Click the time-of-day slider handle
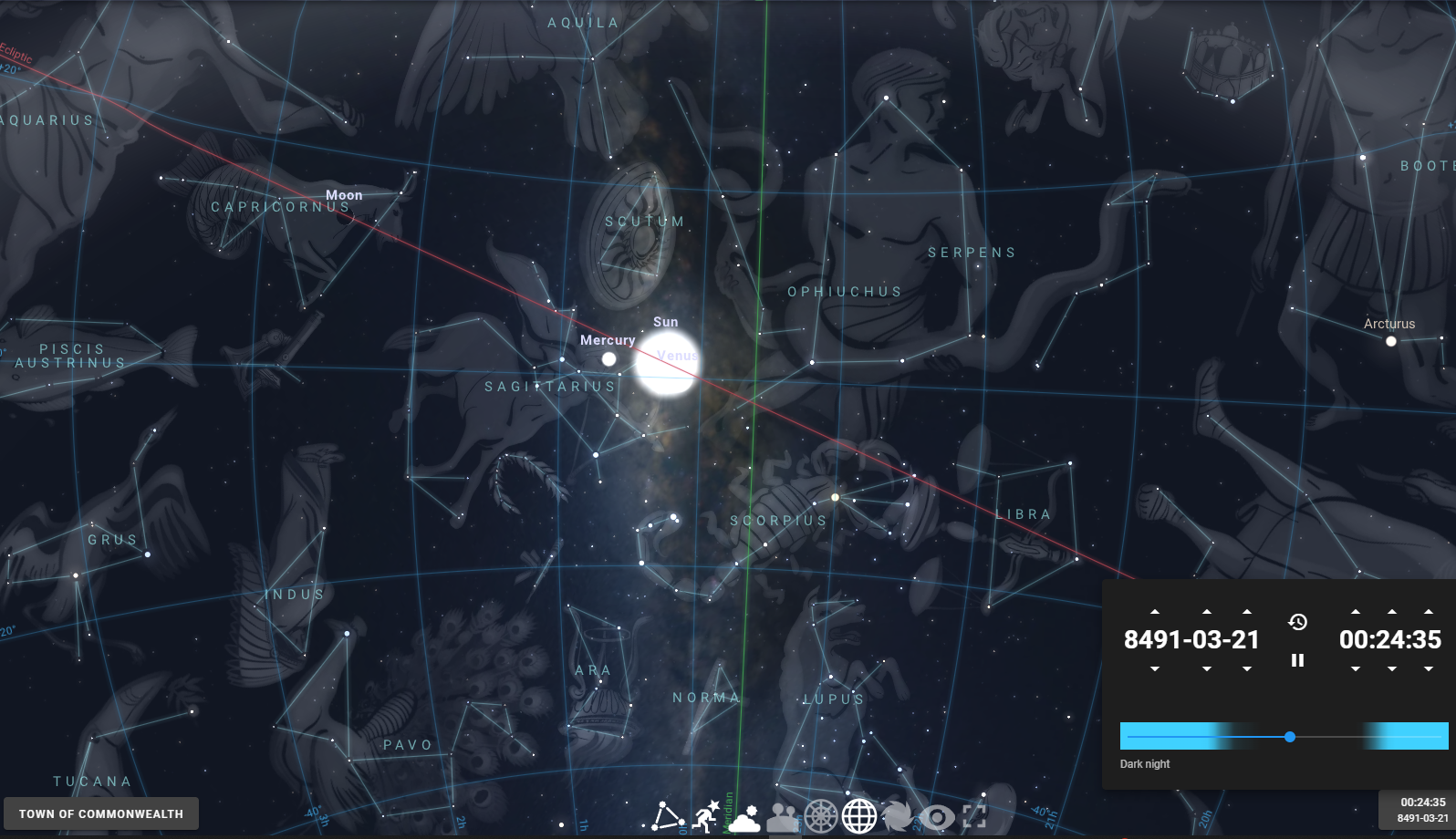 pyautogui.click(x=1290, y=736)
